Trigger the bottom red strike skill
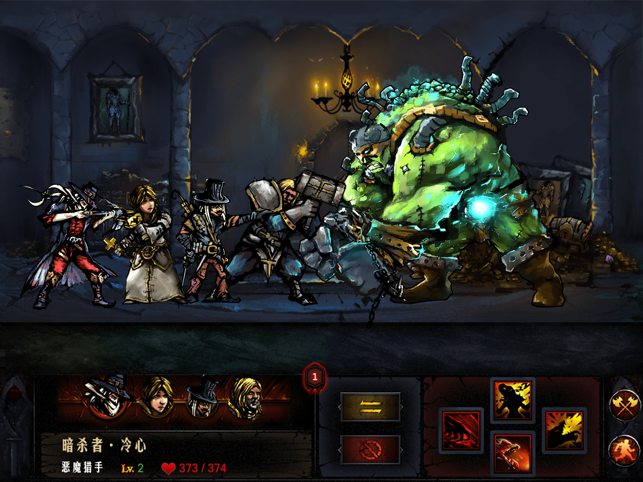643x482 pixels. [513, 456]
